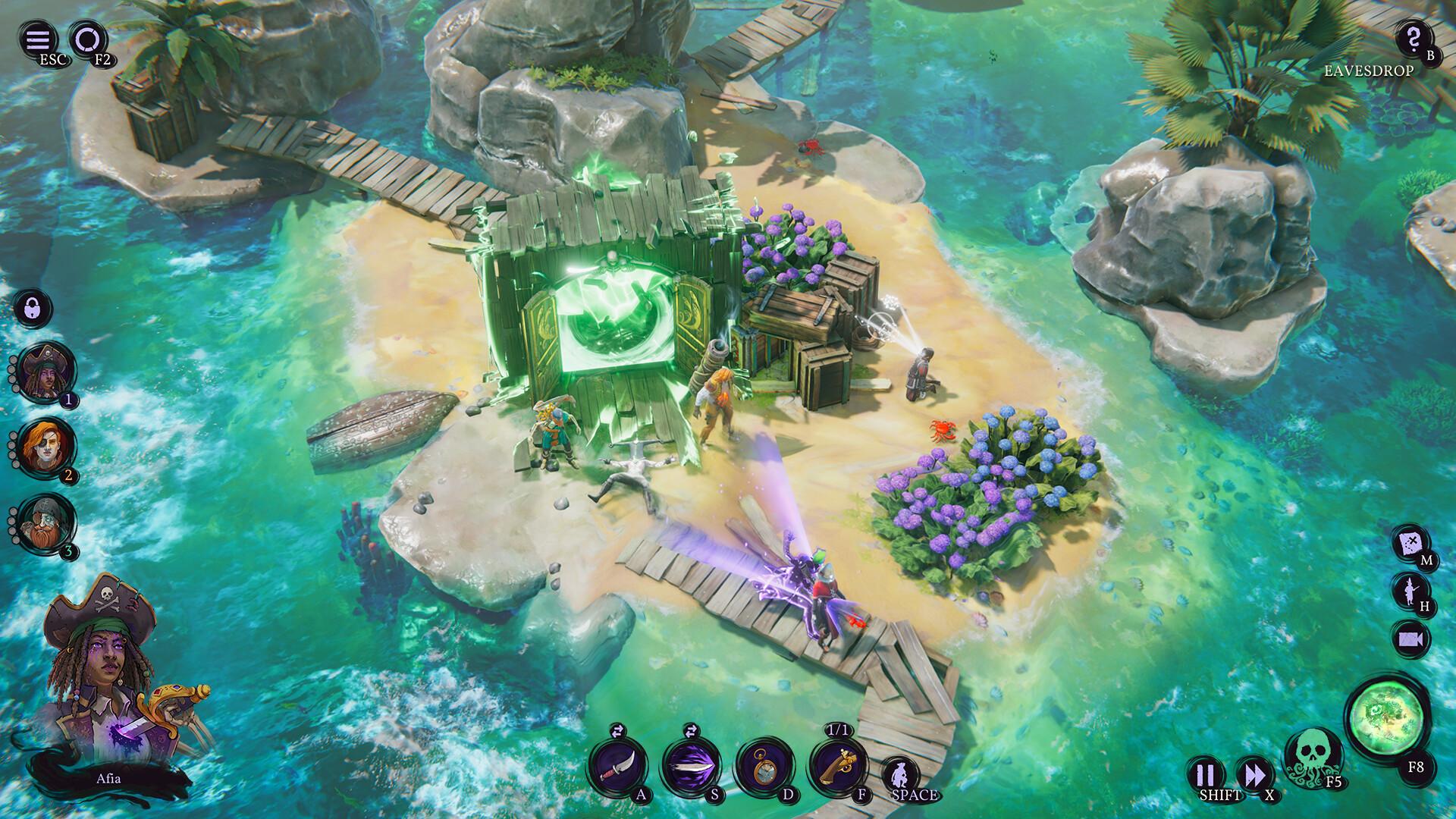Select the knife attack ability on A
Viewport: 1456px width, 819px height.
point(619,764)
